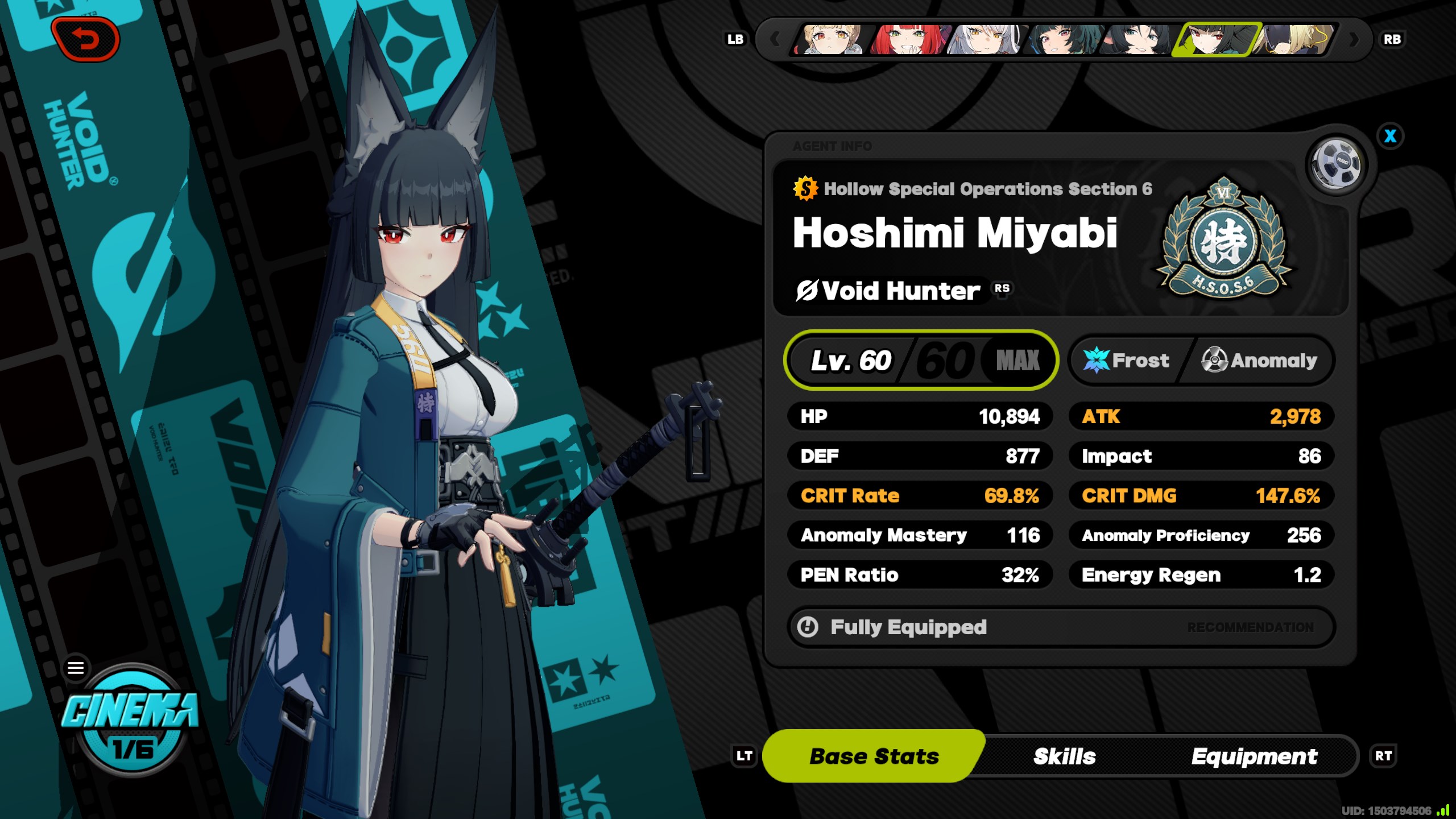Choose the red-haired agent portrait
This screenshot has height=819, width=1456.
(908, 39)
